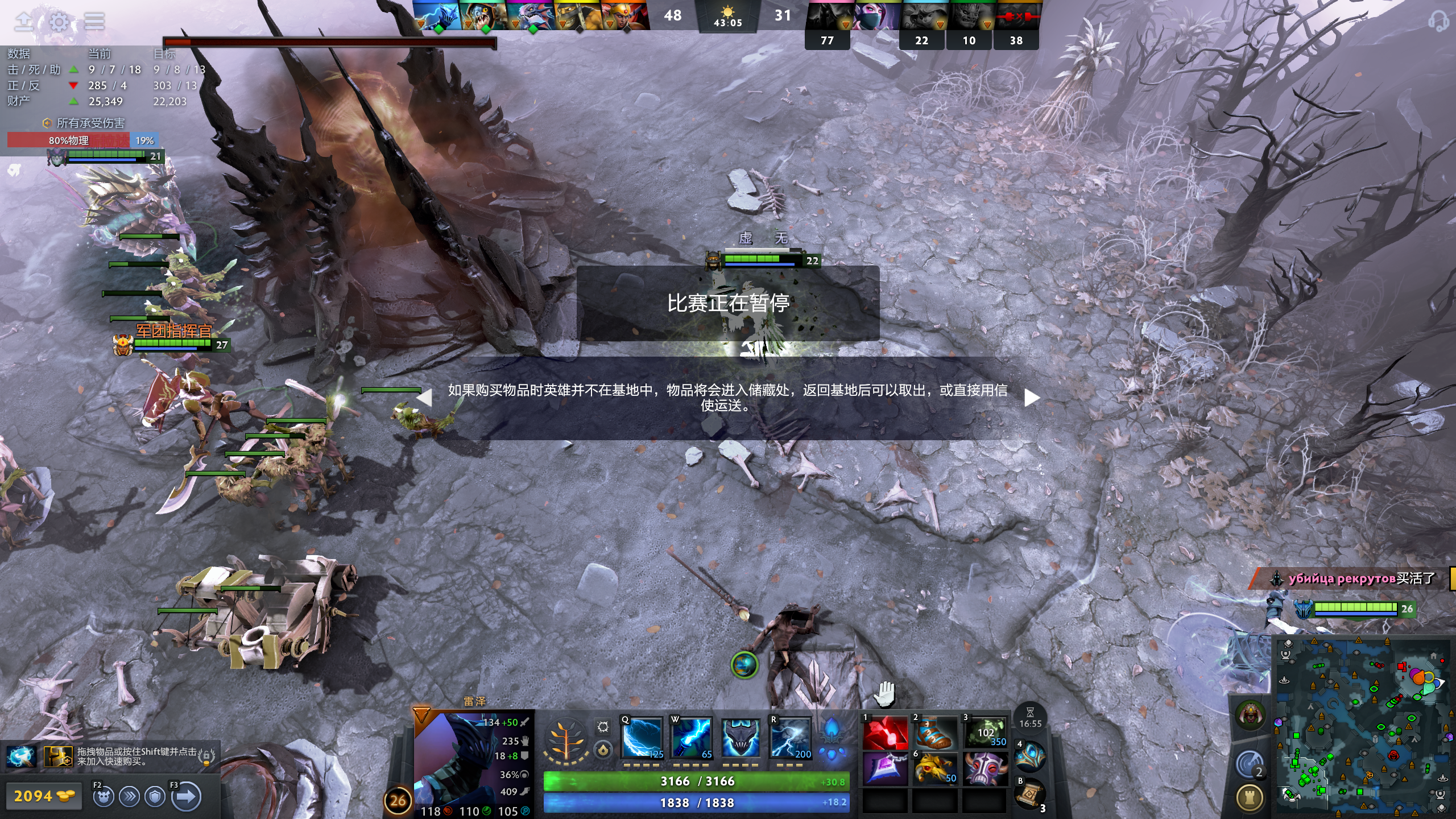
Task: Select the boots item in inventory
Action: pyautogui.click(x=936, y=733)
